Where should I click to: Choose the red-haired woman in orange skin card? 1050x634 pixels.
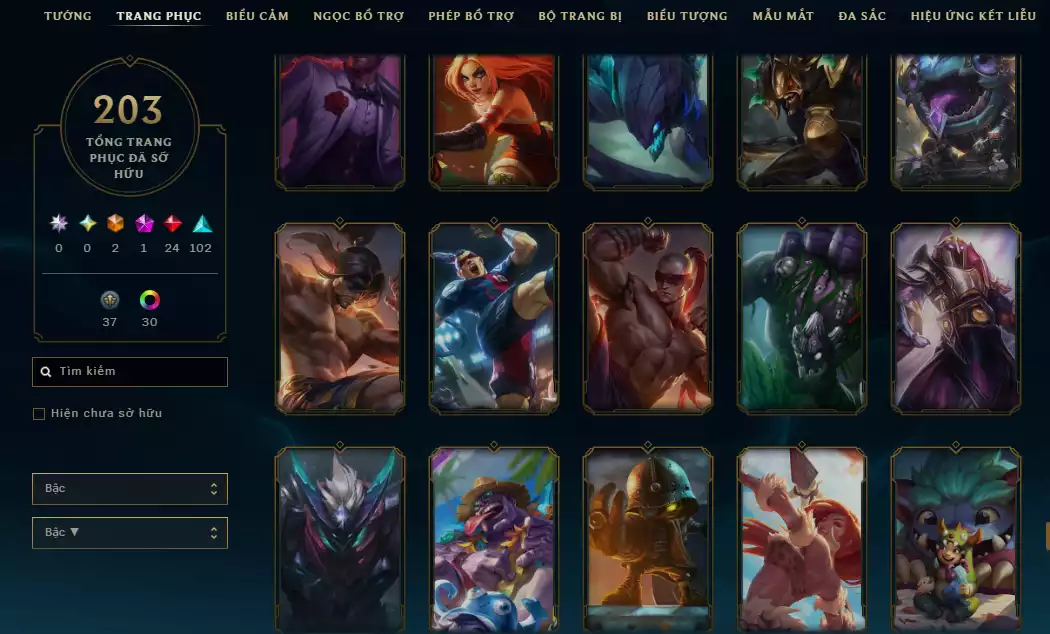494,120
